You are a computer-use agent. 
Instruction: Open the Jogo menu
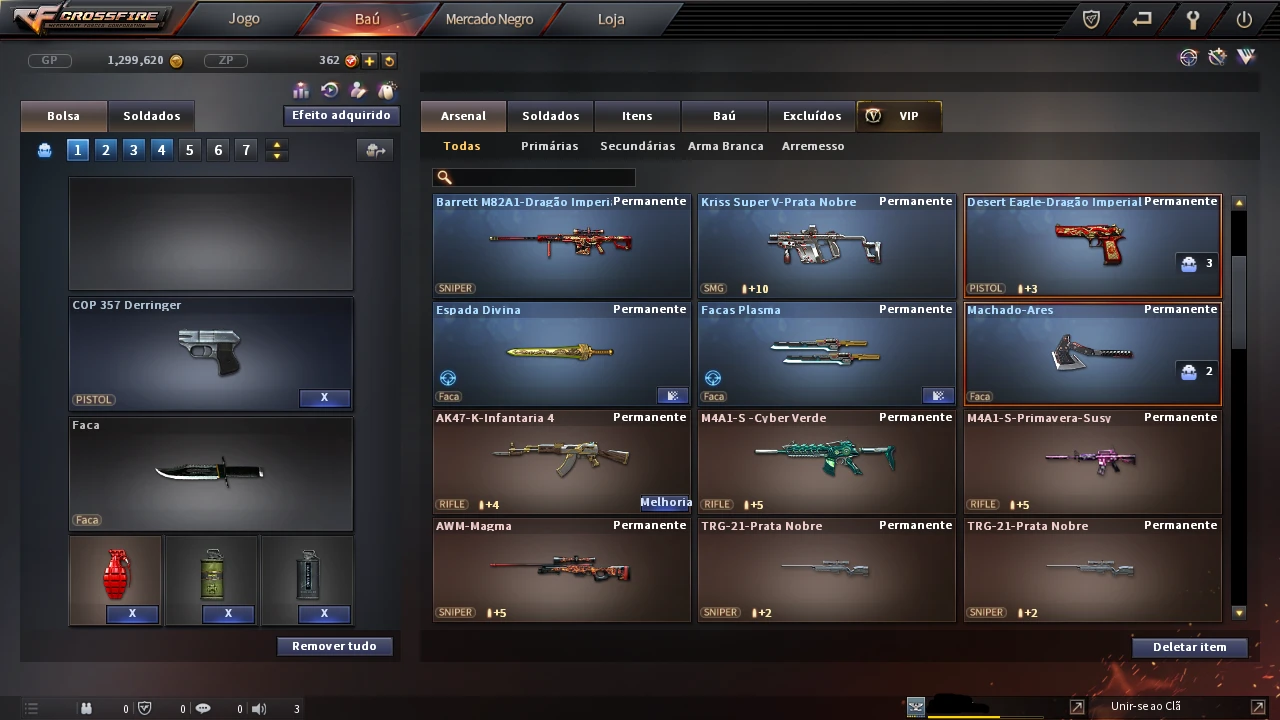[243, 19]
